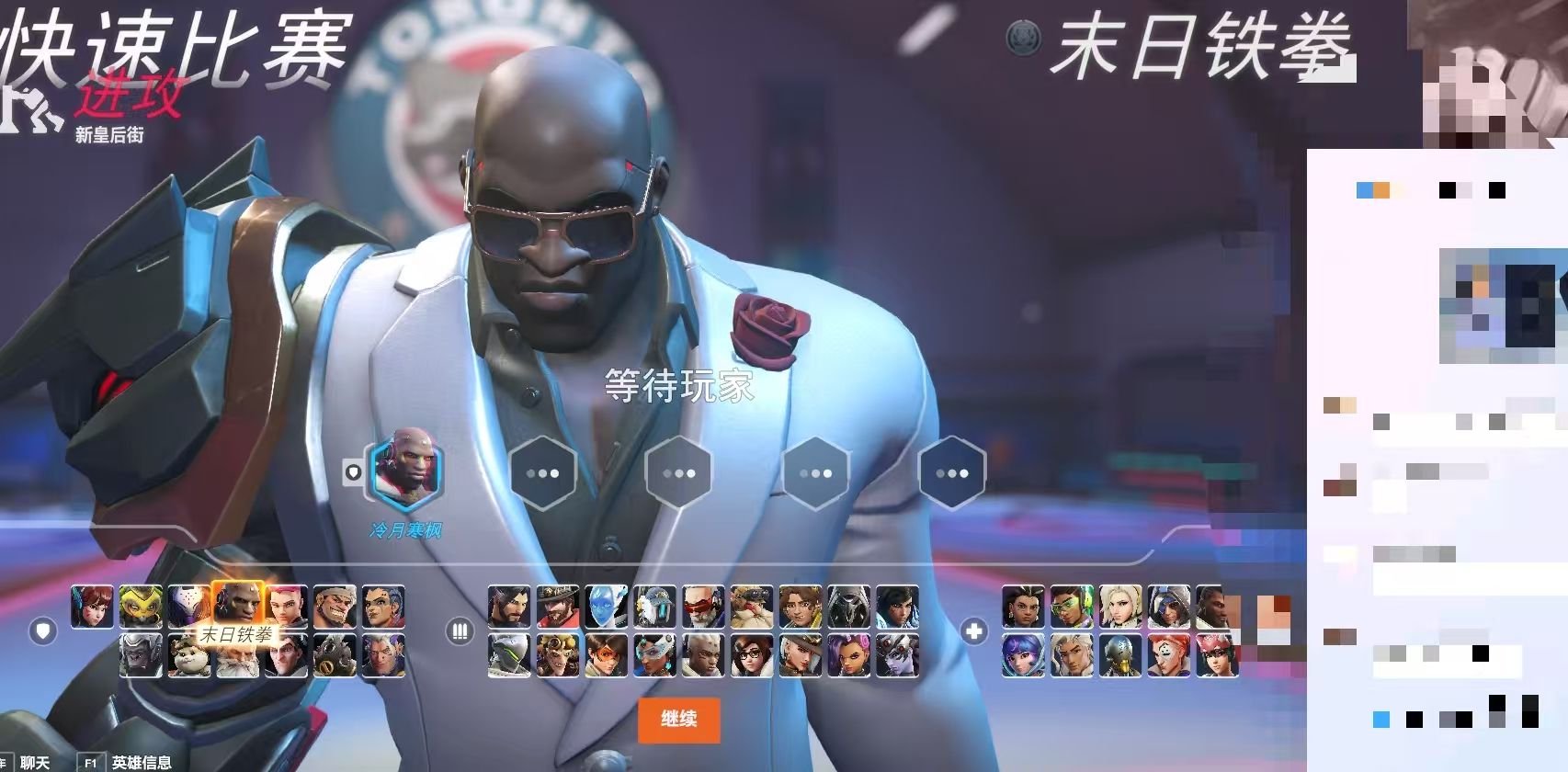Click the bullets icon beside damage heroes
The image size is (1568, 772).
click(460, 630)
